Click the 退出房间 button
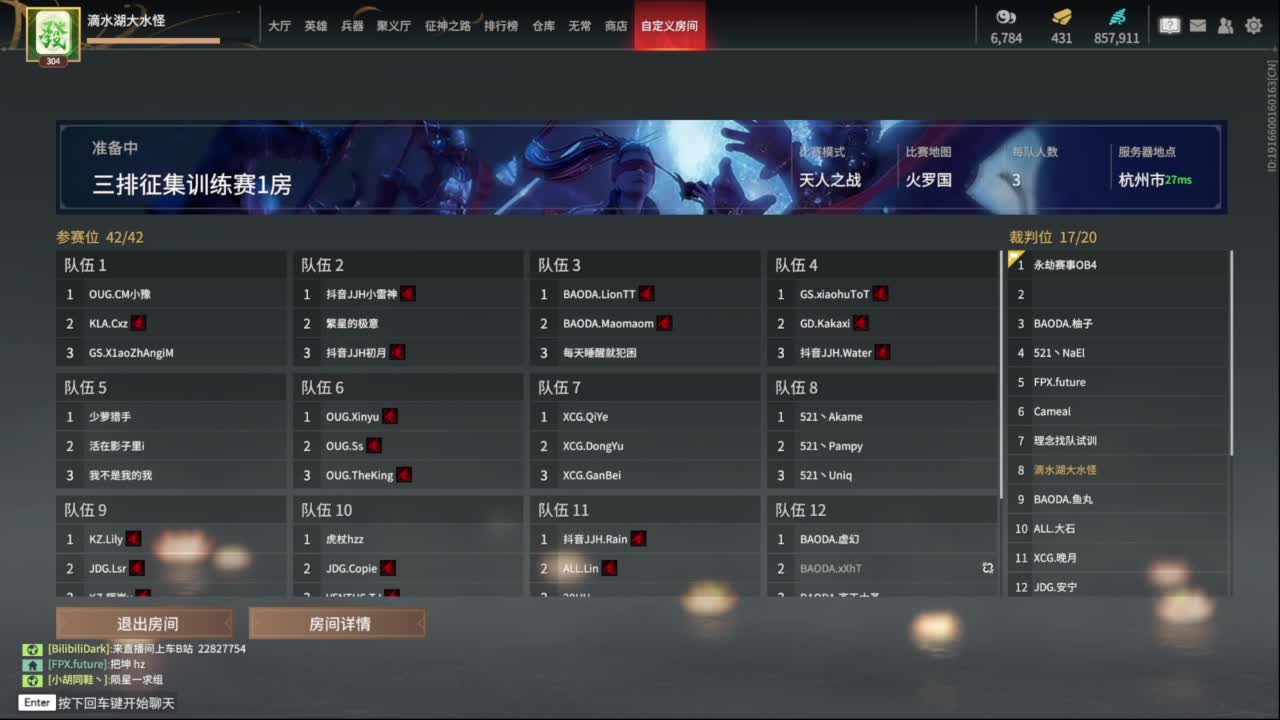The height and width of the screenshot is (720, 1280). pyautogui.click(x=146, y=622)
